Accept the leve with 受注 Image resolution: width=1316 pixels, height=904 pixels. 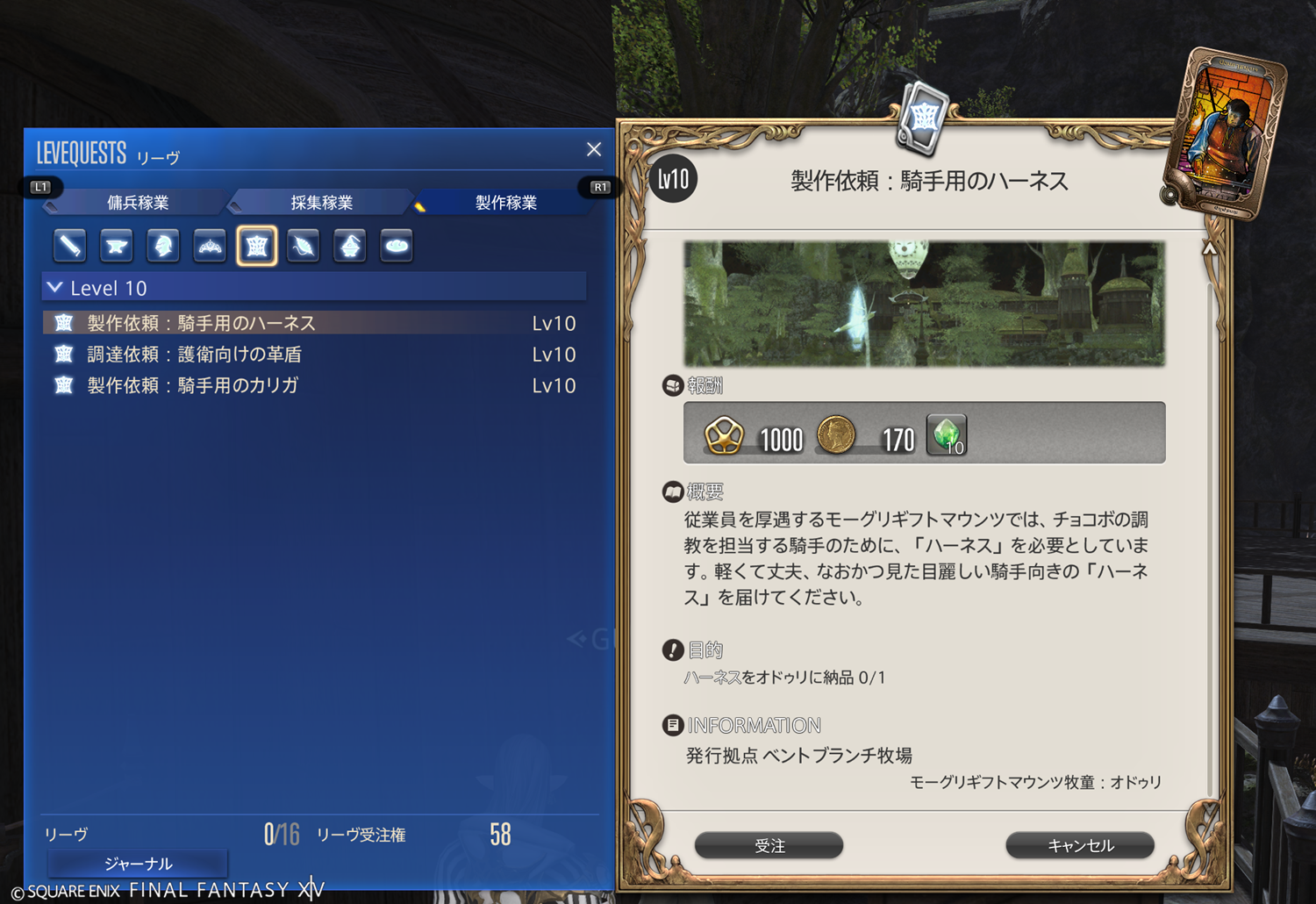[769, 845]
